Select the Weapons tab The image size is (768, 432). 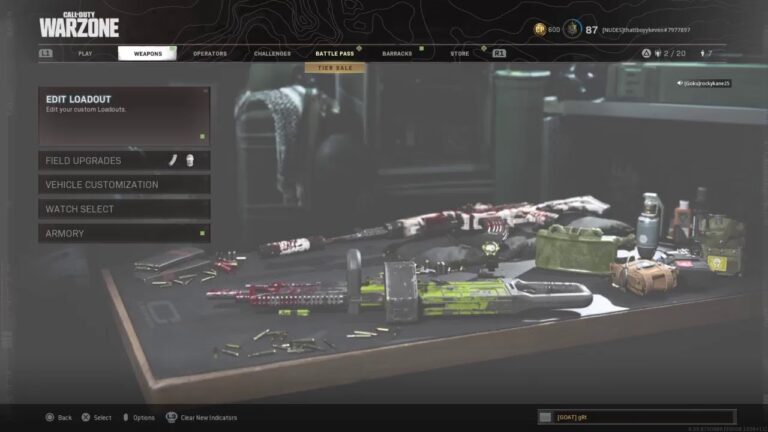tap(147, 53)
